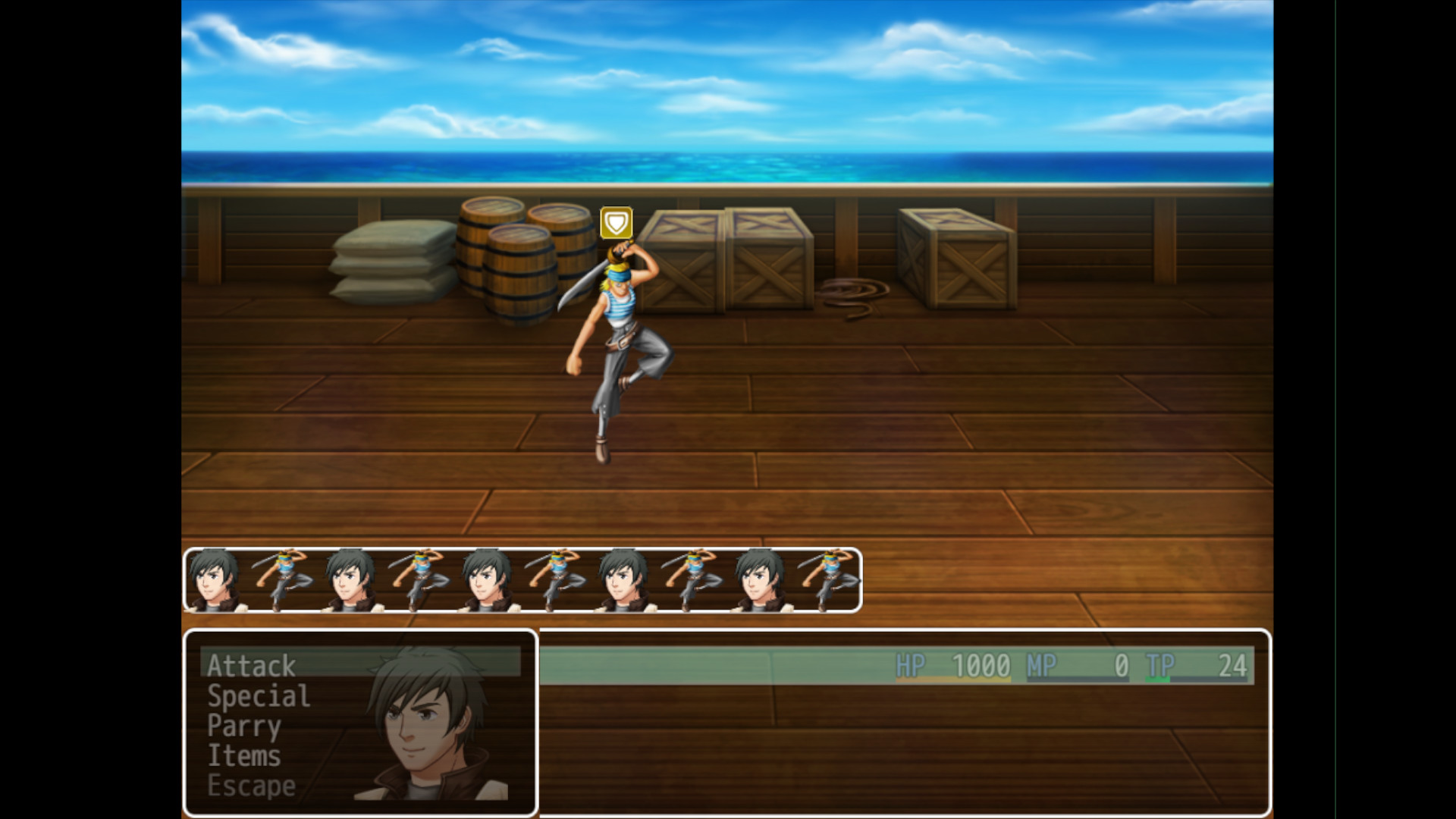The image size is (1456, 819).
Task: Choose the Escape command
Action: [x=250, y=786]
